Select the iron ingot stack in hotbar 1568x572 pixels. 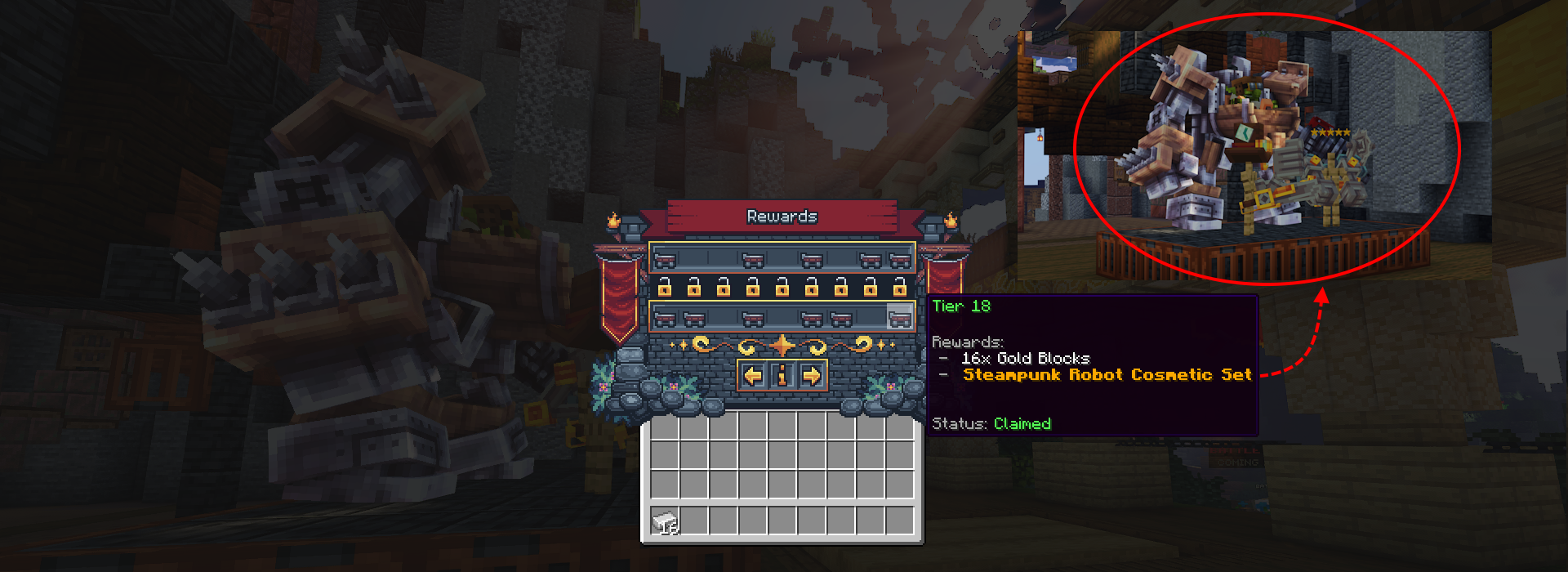pos(666,521)
